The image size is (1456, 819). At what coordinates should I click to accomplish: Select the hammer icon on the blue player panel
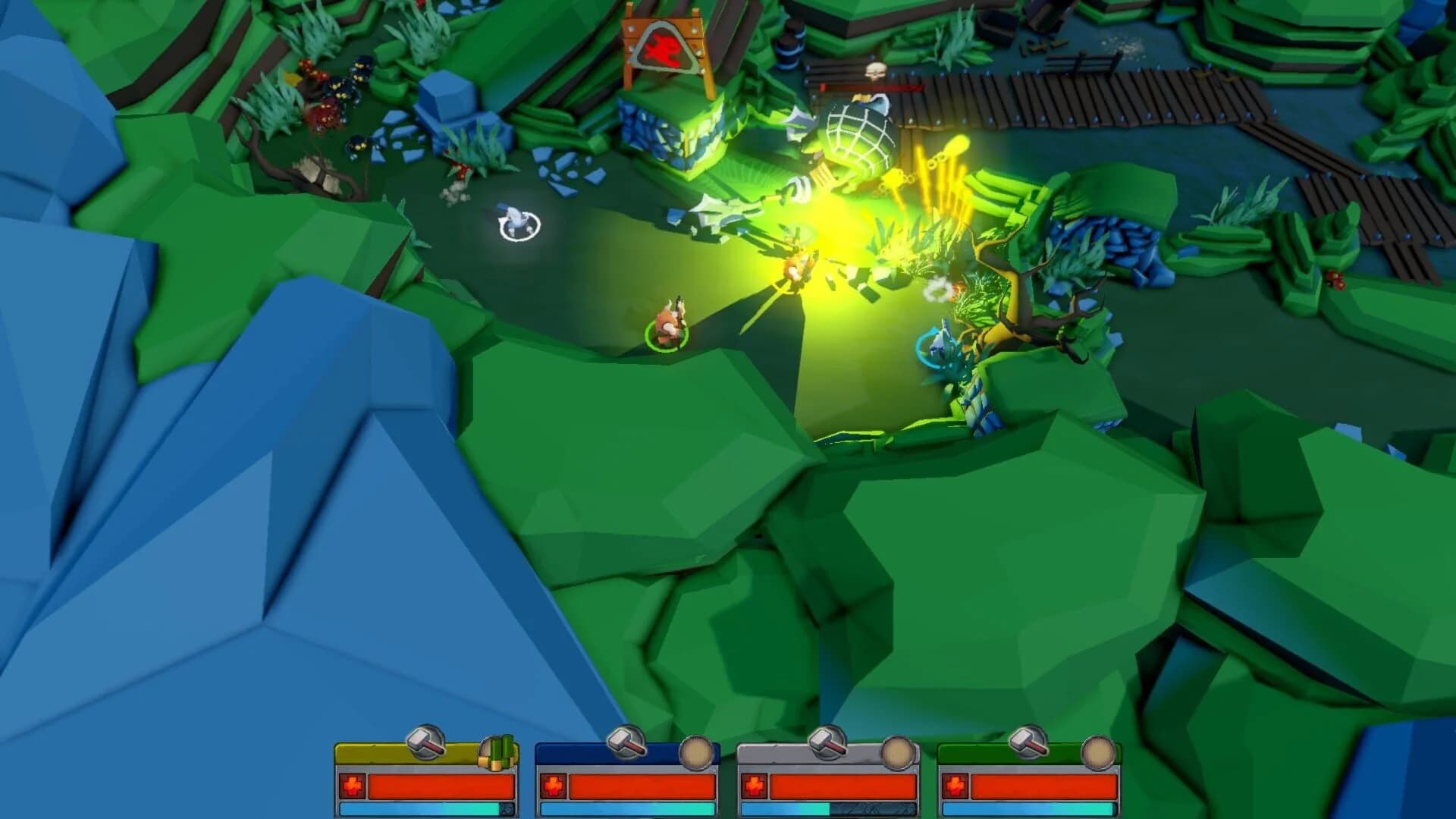point(623,742)
